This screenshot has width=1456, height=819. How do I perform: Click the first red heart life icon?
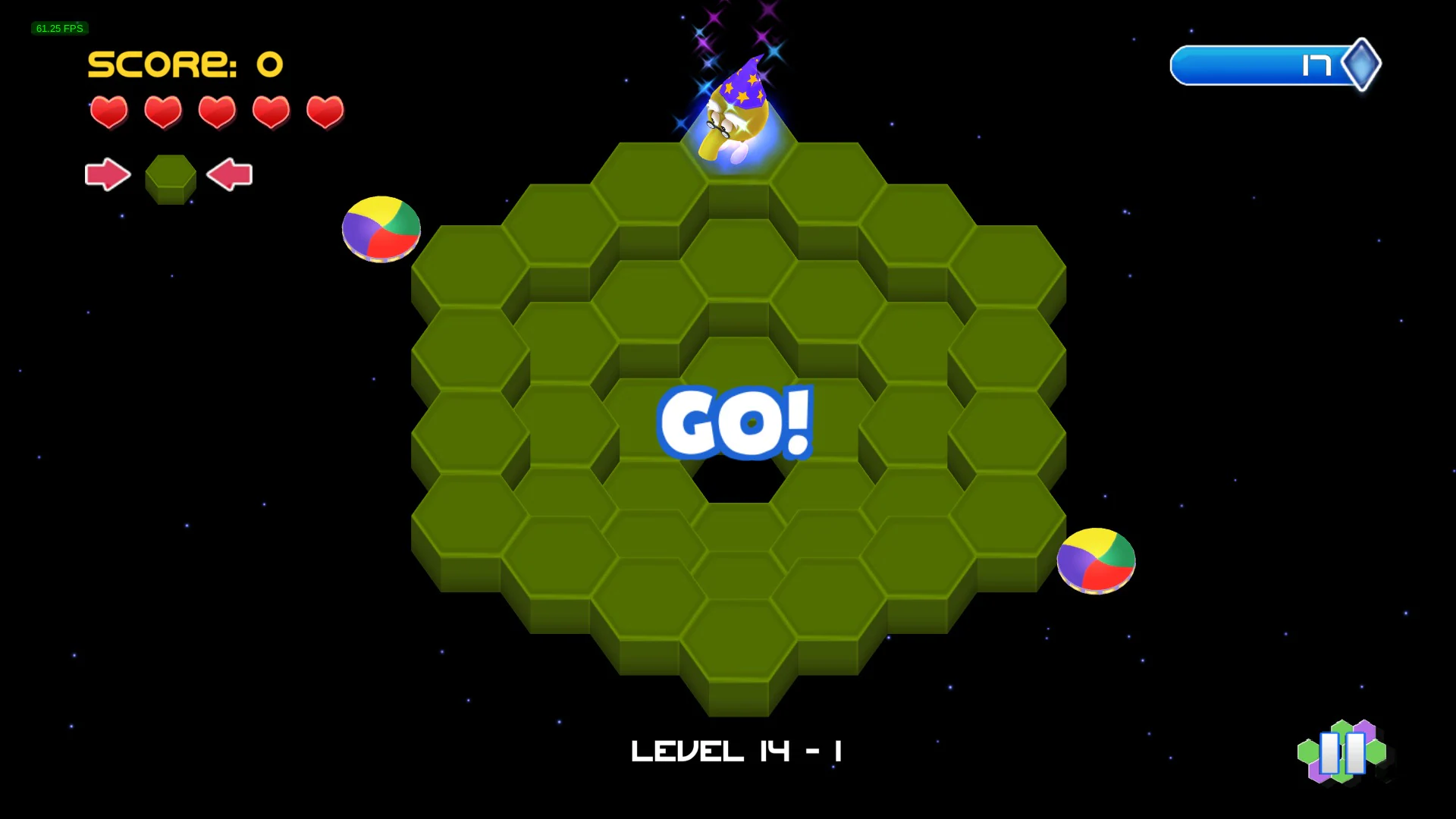[x=108, y=112]
